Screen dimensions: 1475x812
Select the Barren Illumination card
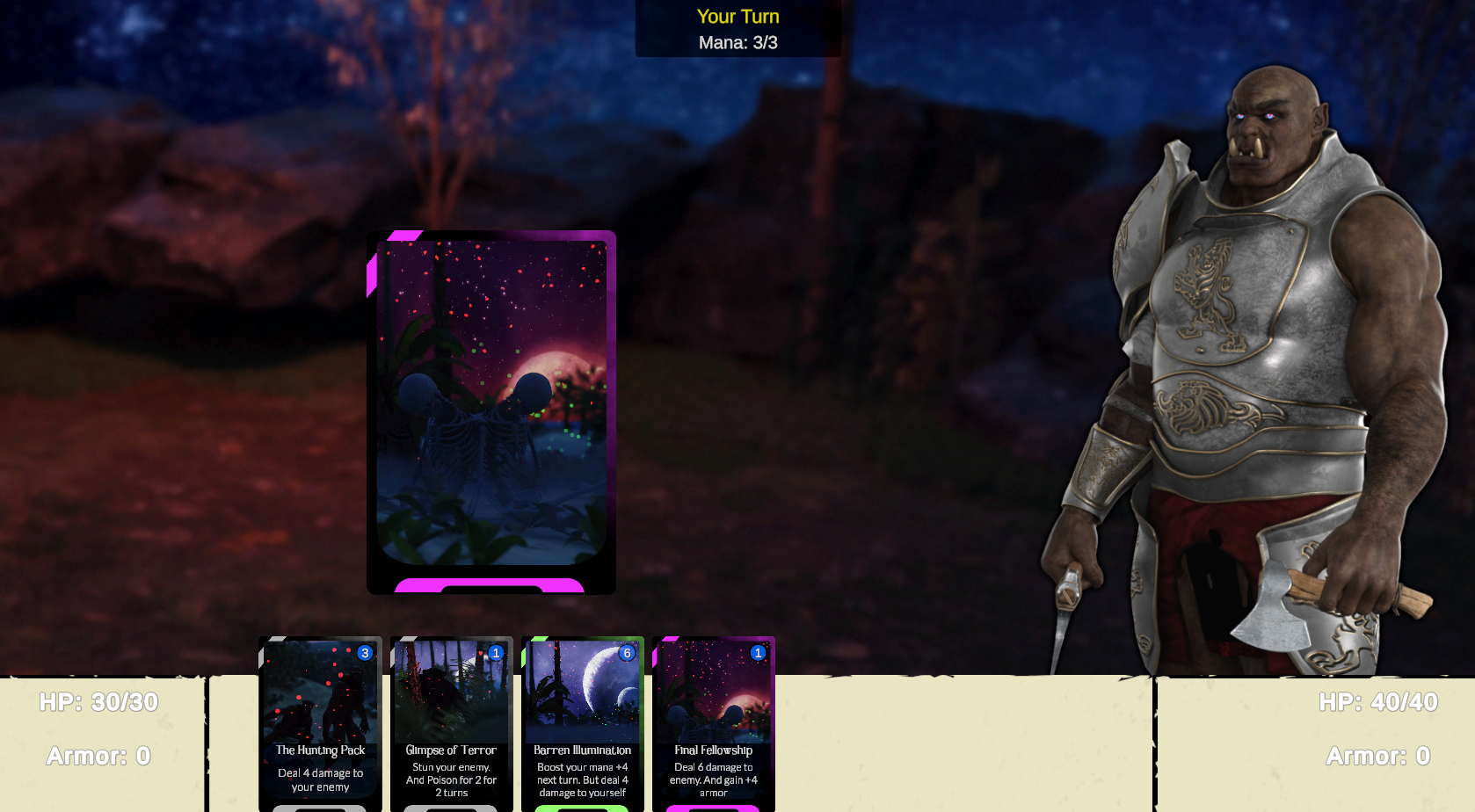click(x=583, y=721)
